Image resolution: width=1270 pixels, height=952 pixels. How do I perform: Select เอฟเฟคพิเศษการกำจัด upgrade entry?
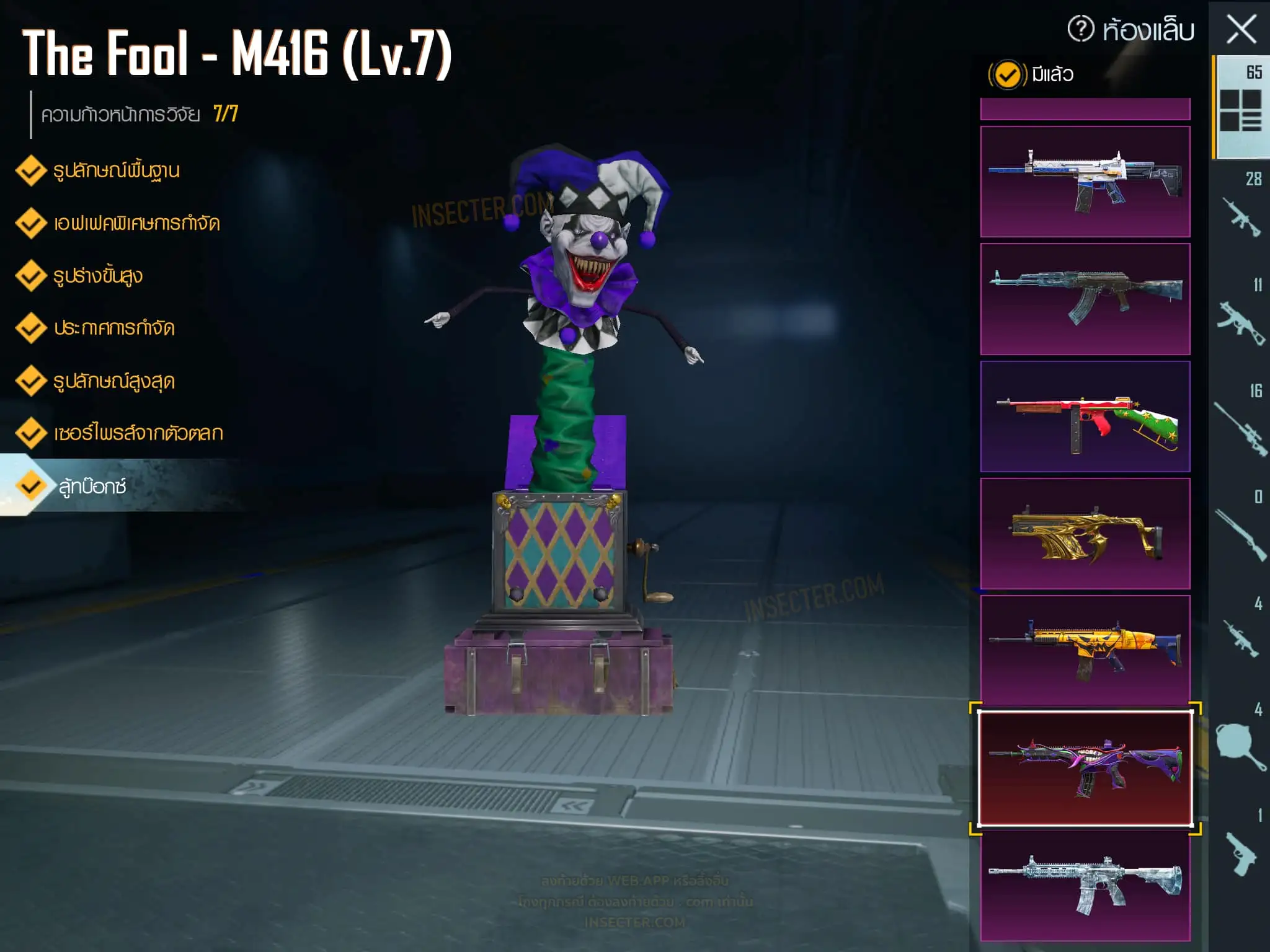136,223
